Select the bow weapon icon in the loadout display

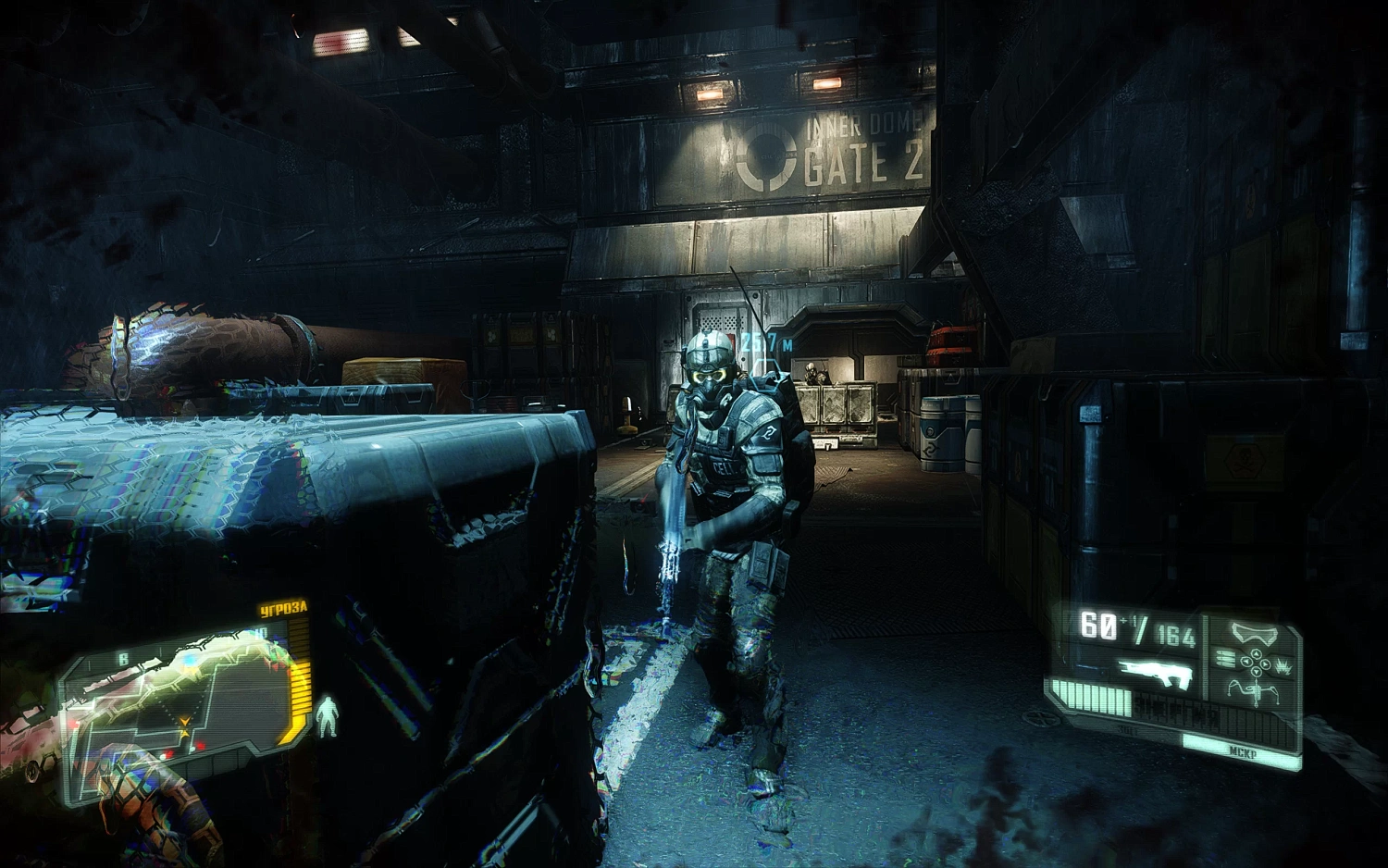click(x=1255, y=689)
